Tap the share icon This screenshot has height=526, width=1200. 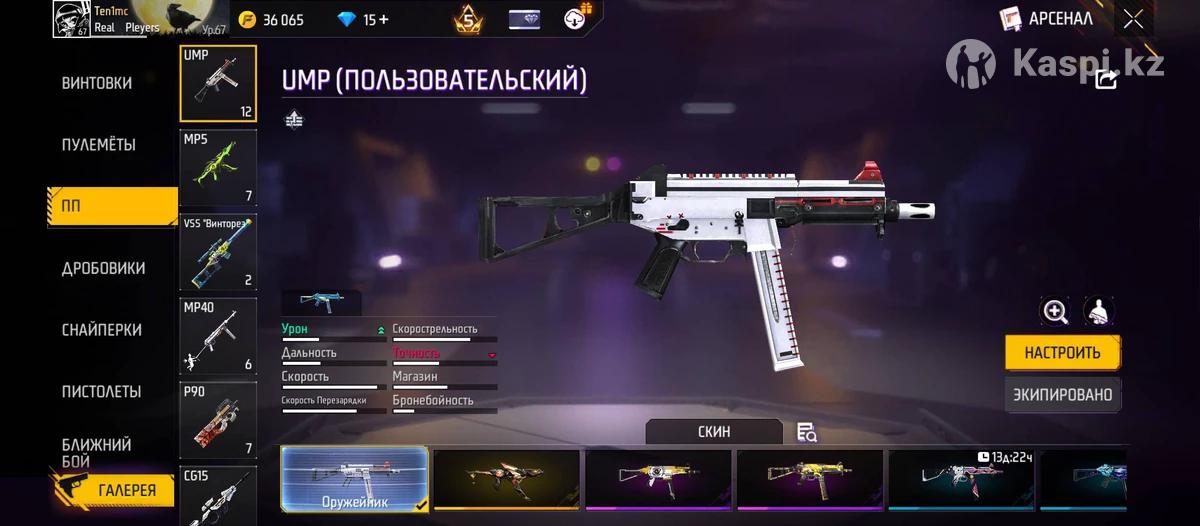click(x=1107, y=80)
